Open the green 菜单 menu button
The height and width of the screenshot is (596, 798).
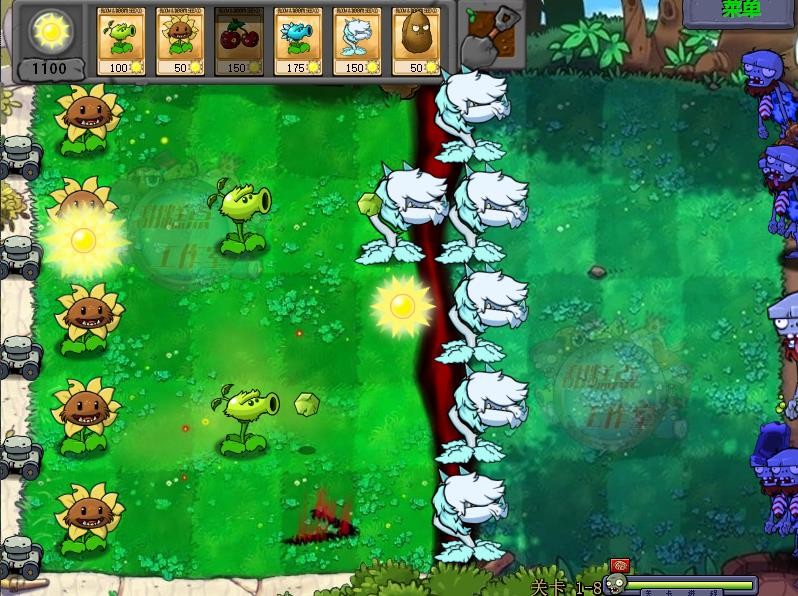[741, 10]
